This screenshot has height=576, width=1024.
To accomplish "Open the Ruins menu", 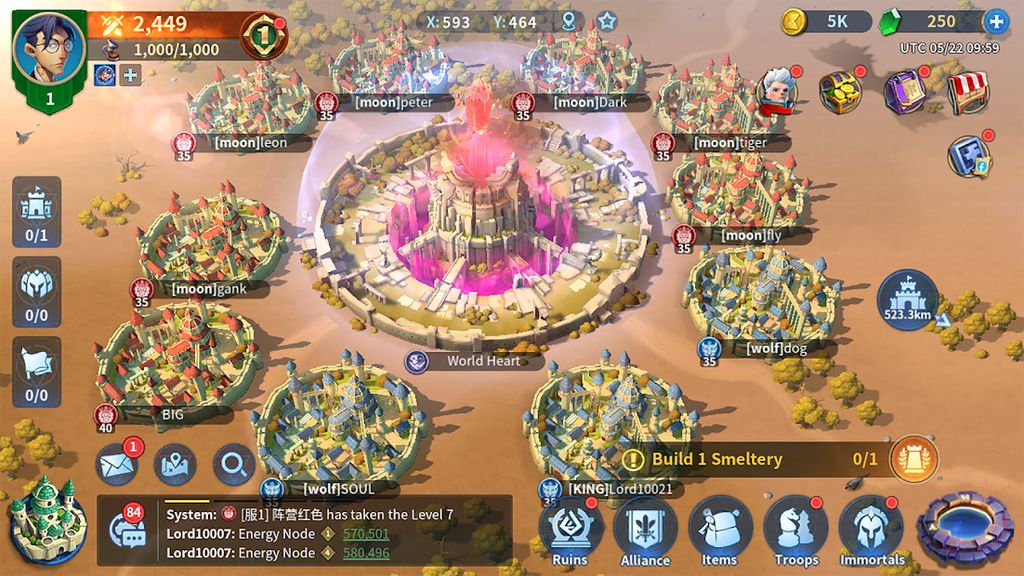I will click(x=570, y=530).
